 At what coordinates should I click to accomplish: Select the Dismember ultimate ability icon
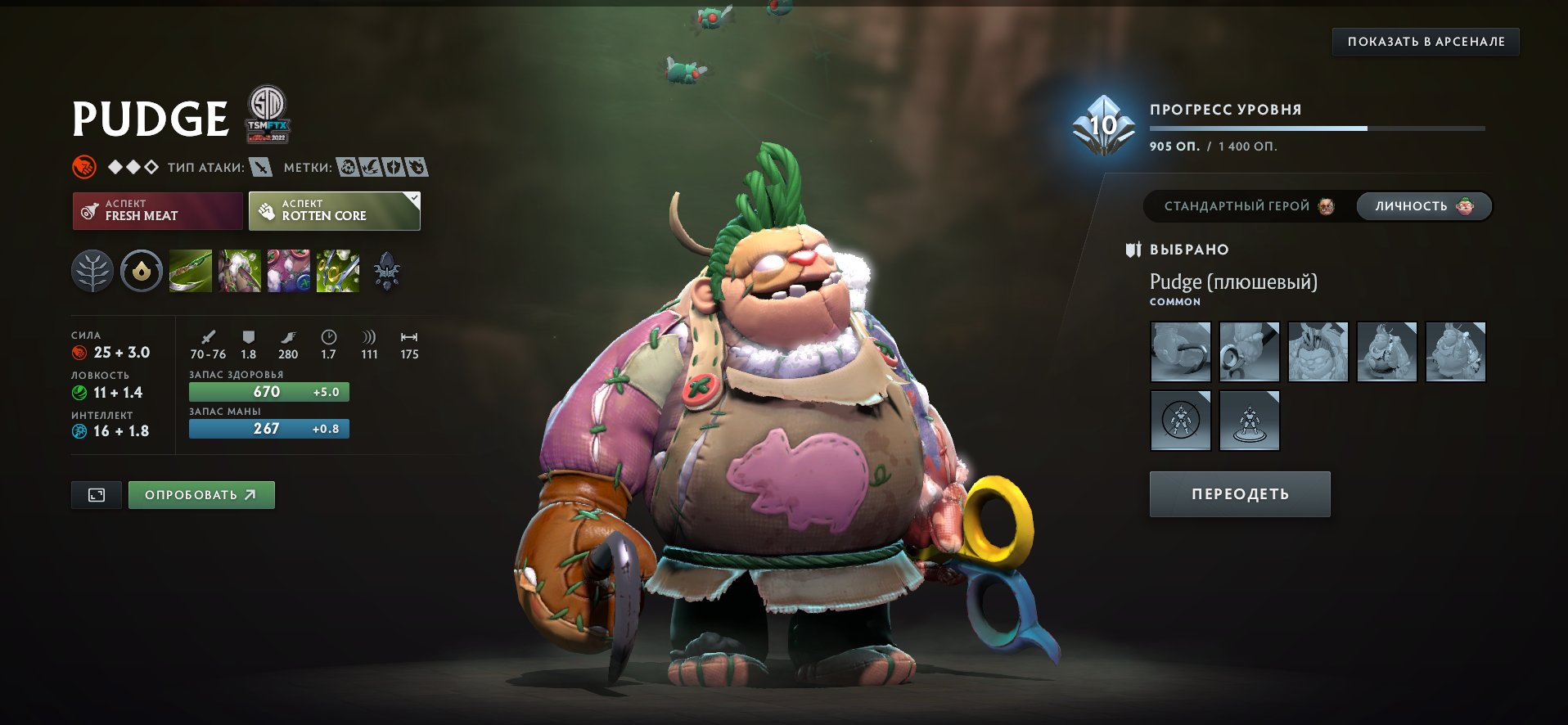pyautogui.click(x=337, y=270)
